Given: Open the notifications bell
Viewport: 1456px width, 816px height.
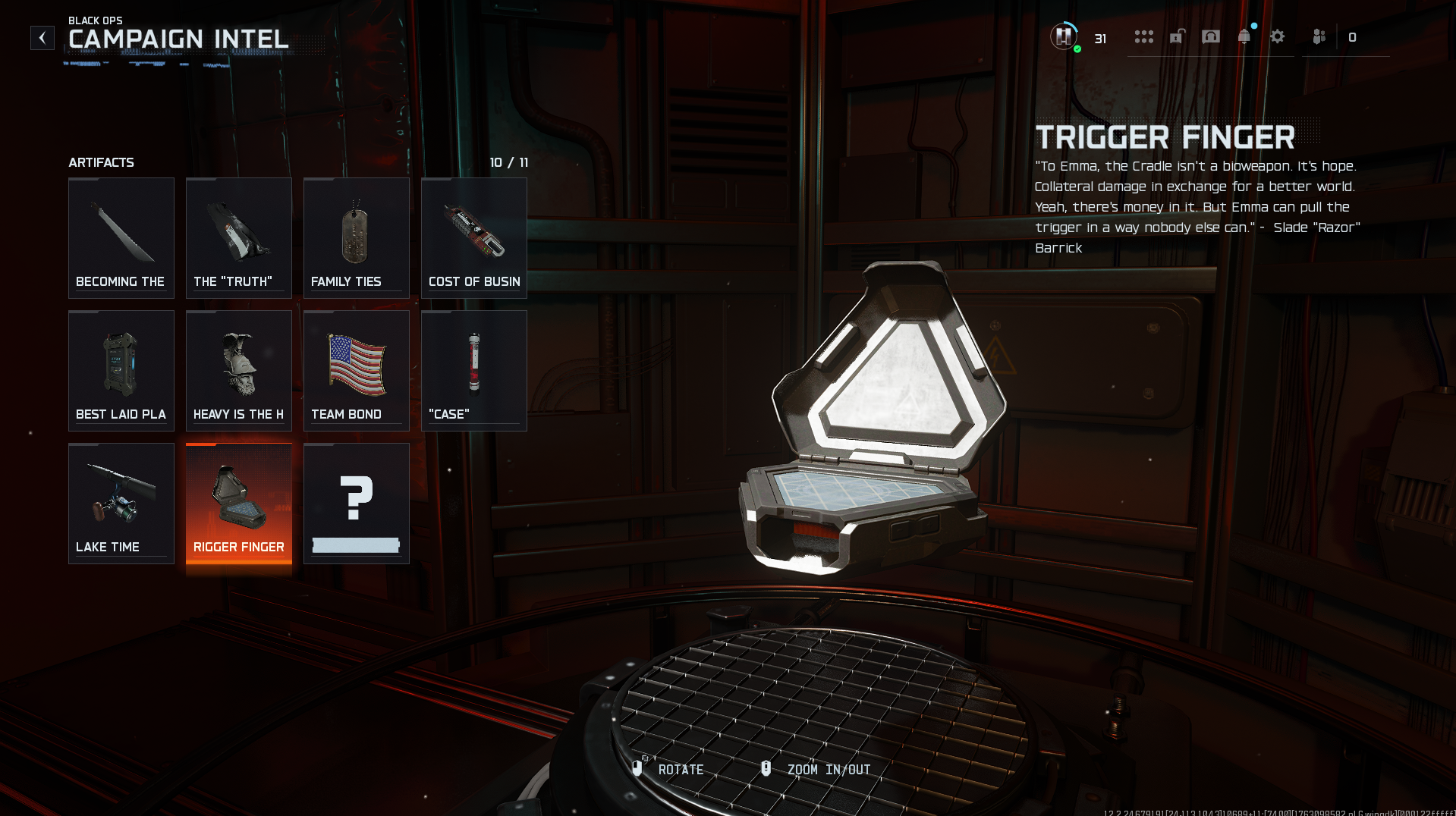Looking at the screenshot, I should (x=1244, y=36).
